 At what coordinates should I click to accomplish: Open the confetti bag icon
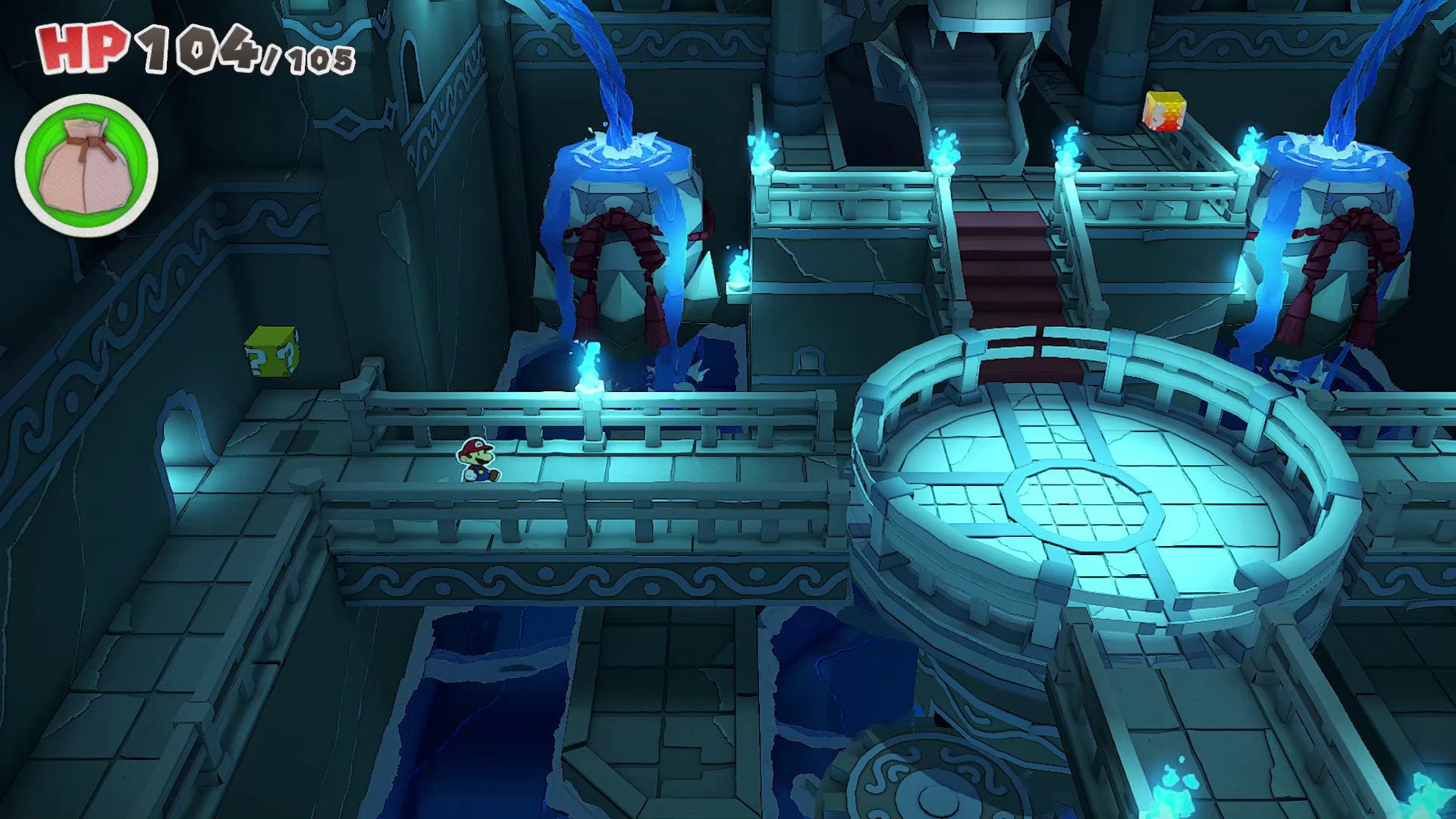point(86,165)
